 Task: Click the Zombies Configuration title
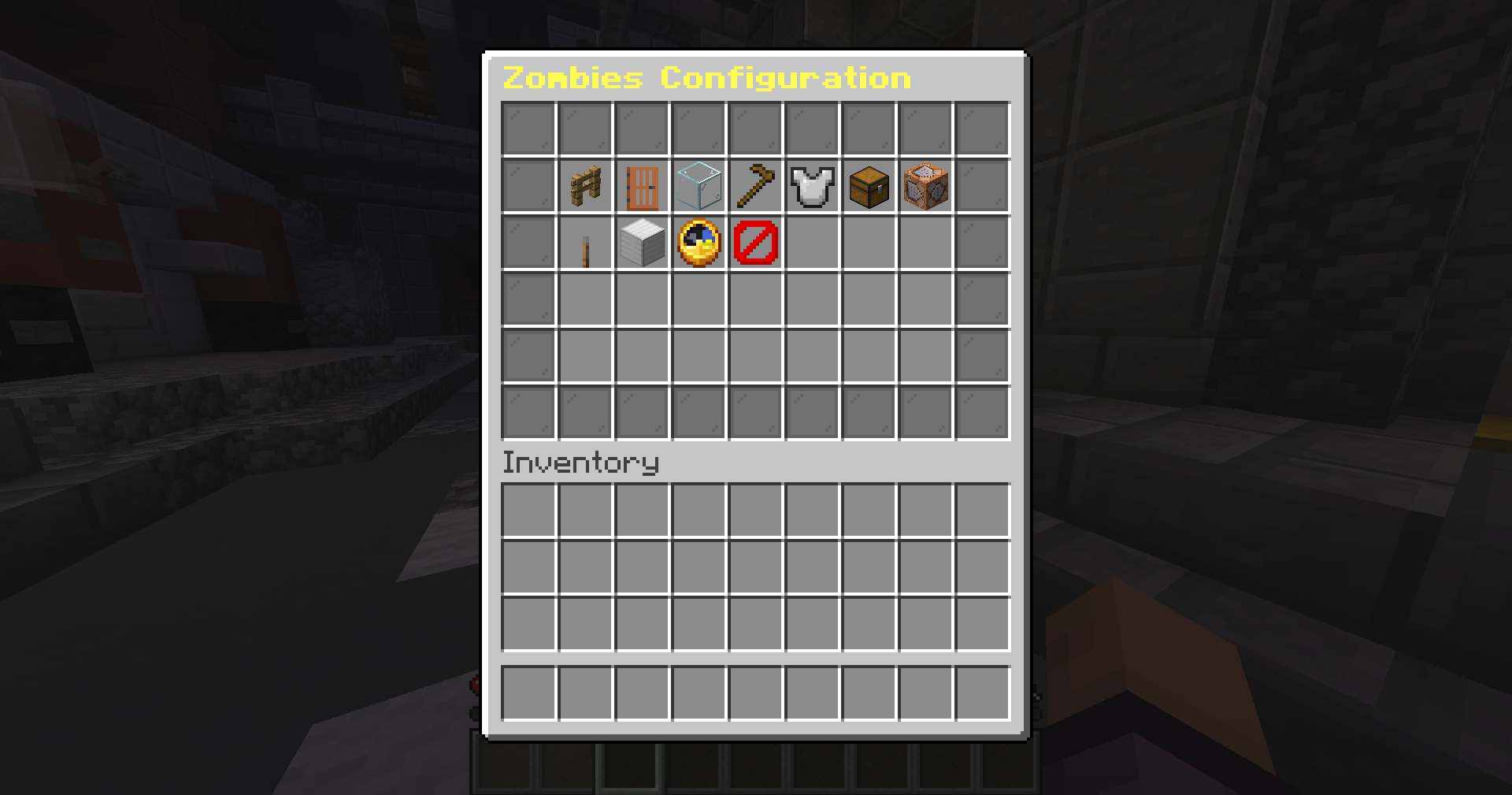pos(707,79)
